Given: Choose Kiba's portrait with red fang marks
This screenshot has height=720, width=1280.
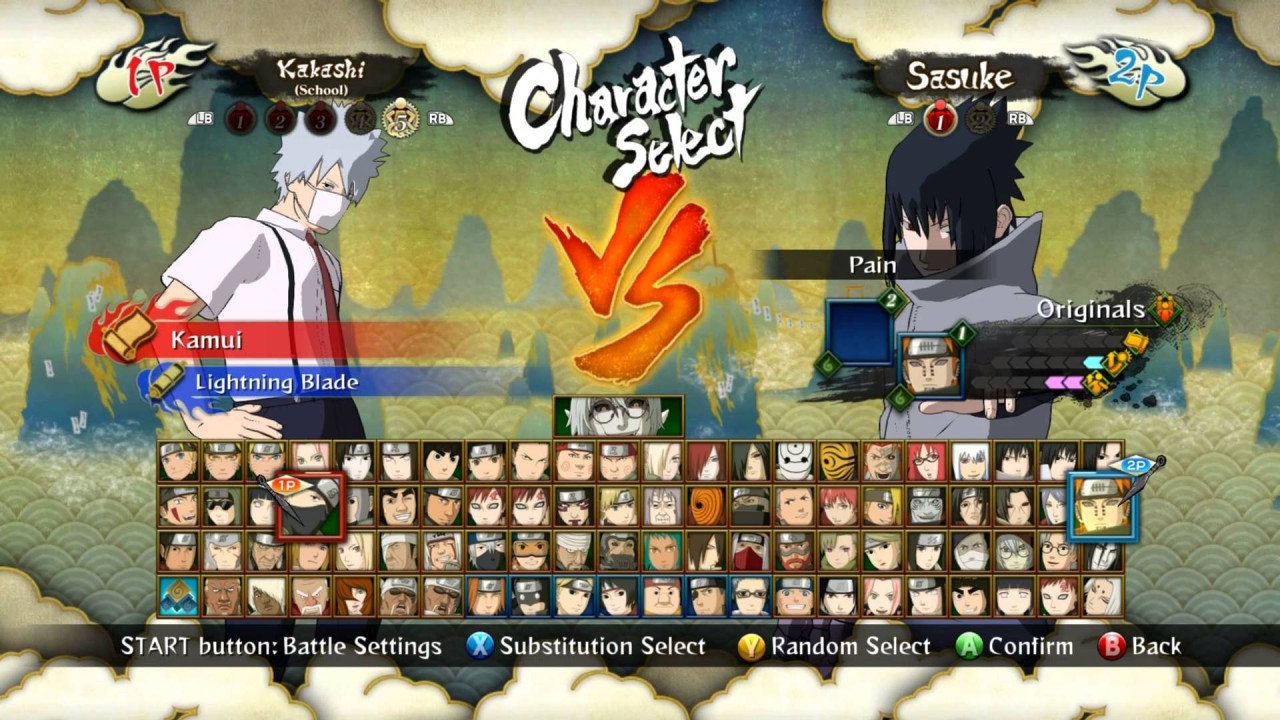Looking at the screenshot, I should click(x=179, y=506).
